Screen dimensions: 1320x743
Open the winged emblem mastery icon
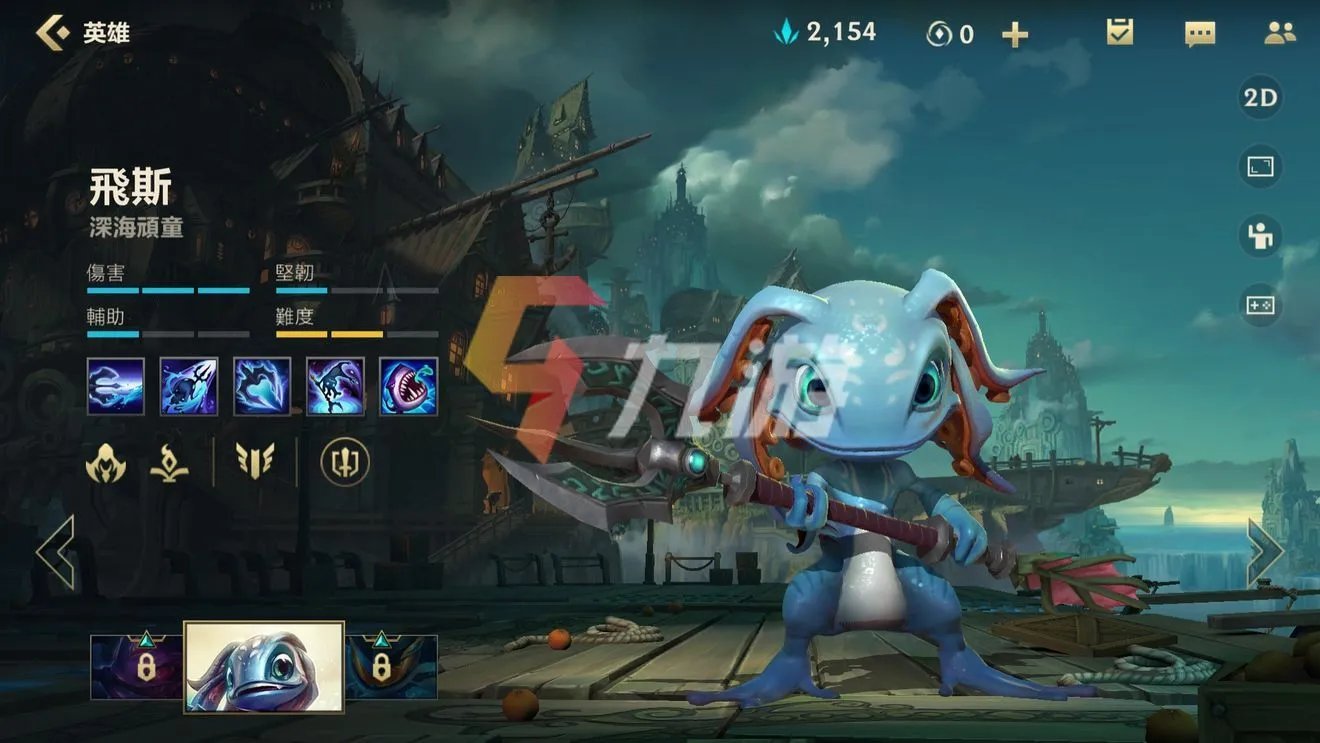point(255,462)
